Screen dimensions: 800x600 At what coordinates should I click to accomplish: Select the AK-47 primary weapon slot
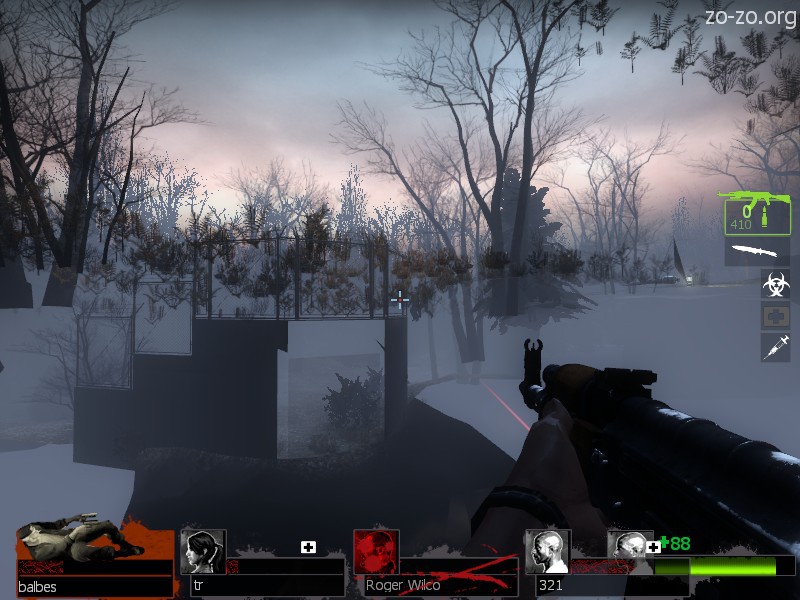click(756, 213)
